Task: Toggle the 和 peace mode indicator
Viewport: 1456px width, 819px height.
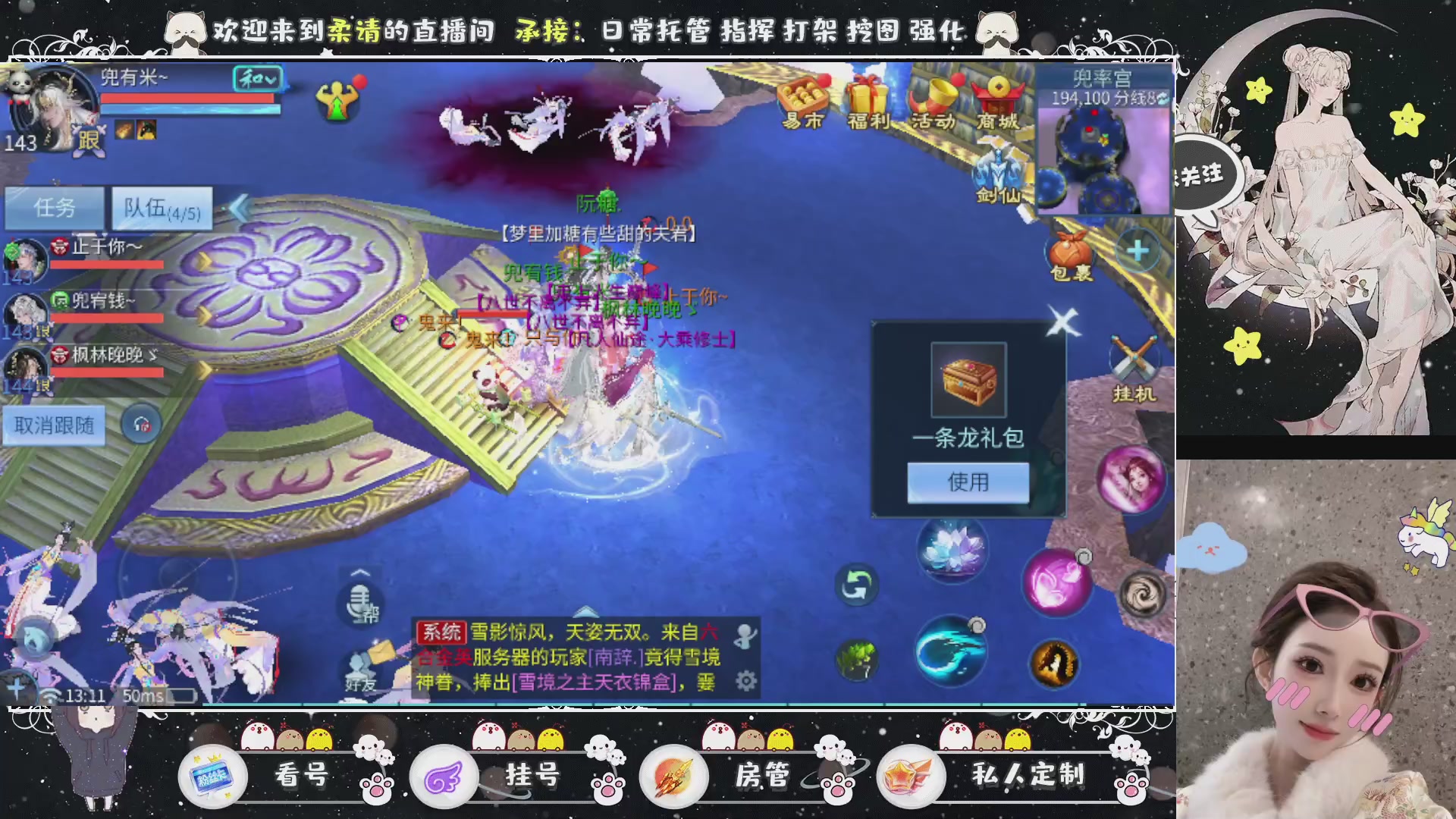Action: [x=258, y=80]
